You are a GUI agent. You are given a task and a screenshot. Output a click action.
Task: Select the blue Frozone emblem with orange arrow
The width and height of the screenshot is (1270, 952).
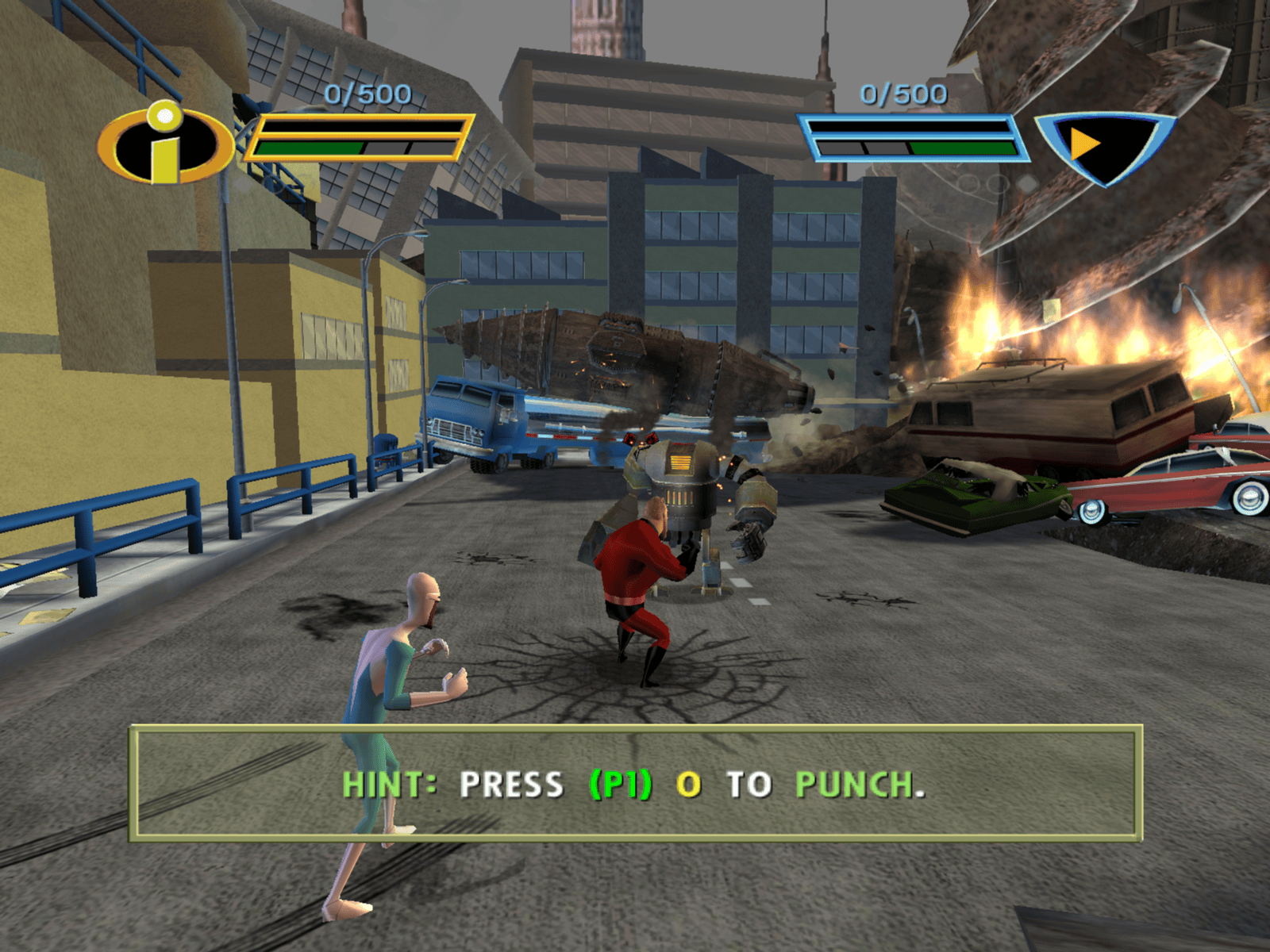(1103, 147)
